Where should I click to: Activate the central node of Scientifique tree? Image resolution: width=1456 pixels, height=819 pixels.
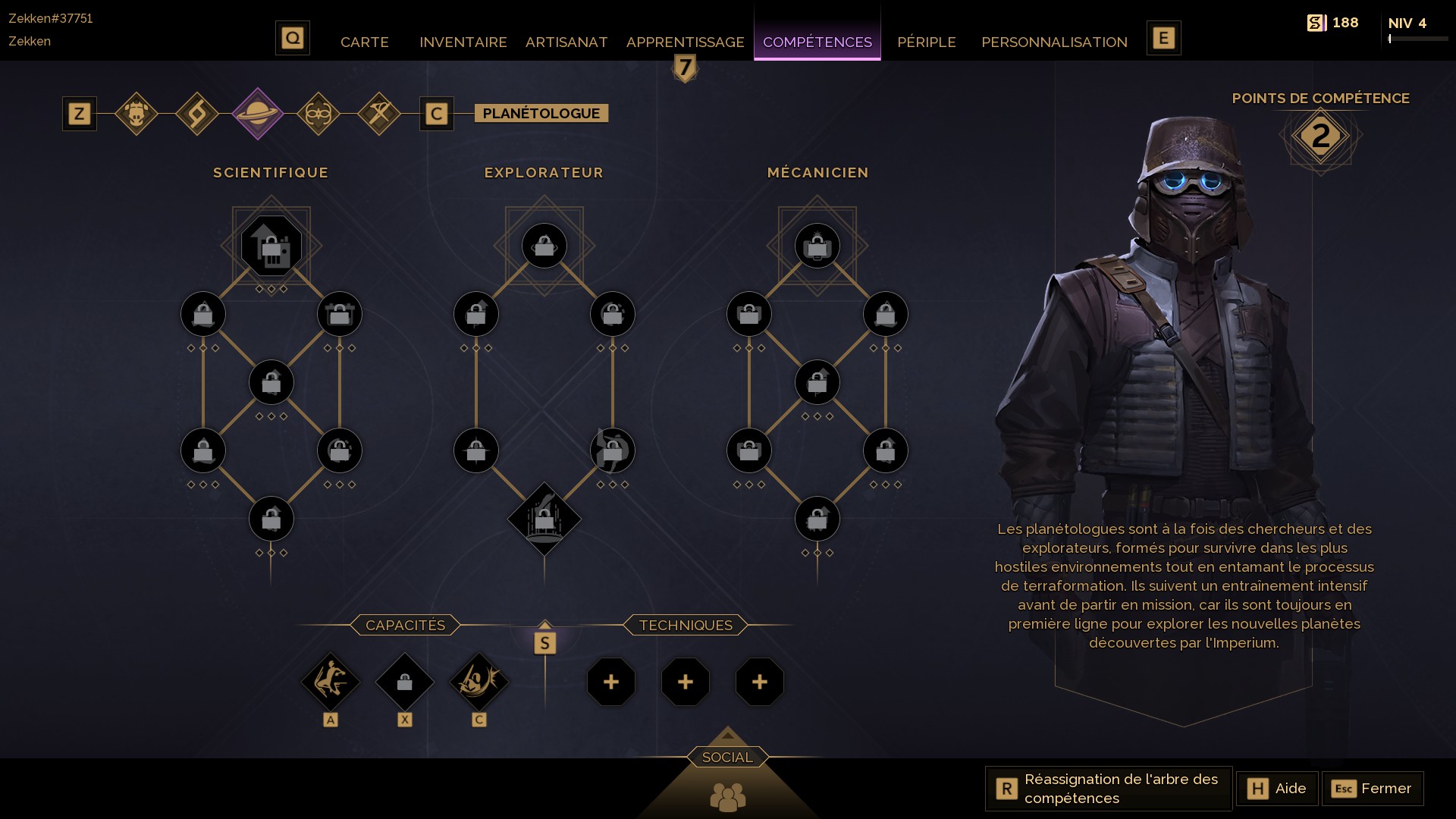271,382
